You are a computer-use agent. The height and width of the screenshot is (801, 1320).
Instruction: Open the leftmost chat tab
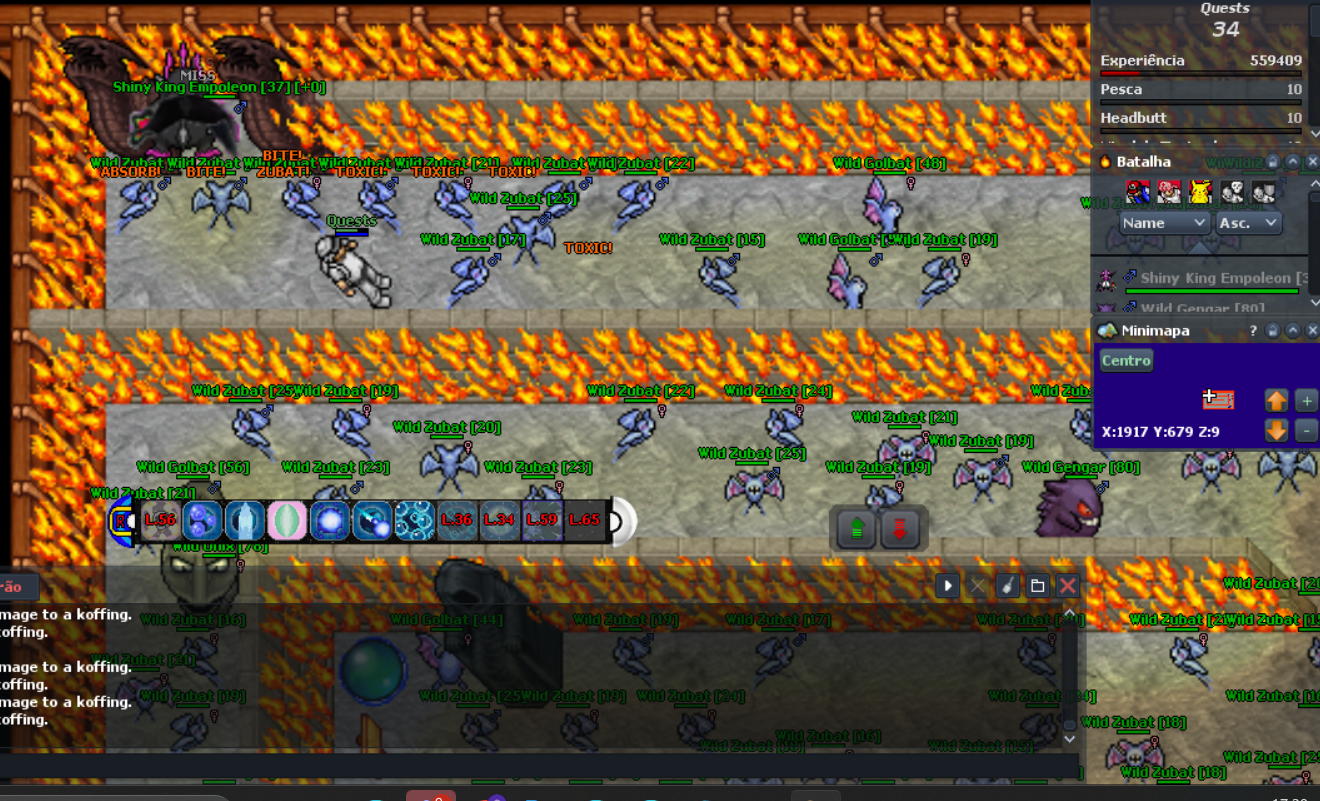pos(12,587)
